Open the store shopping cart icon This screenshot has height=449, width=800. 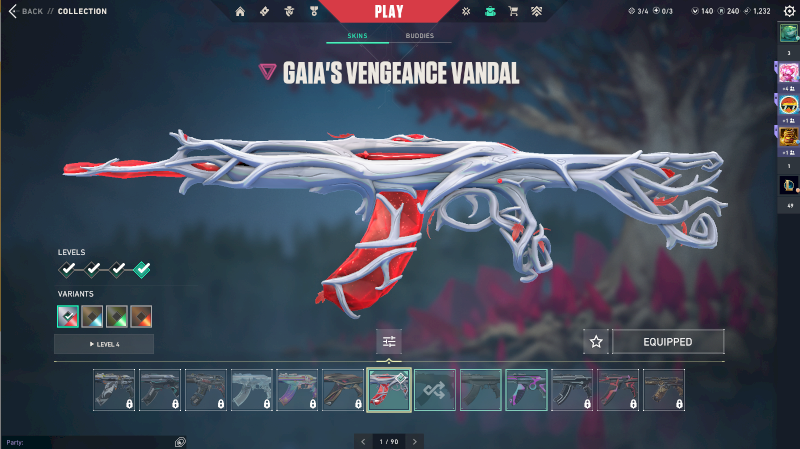pyautogui.click(x=513, y=11)
